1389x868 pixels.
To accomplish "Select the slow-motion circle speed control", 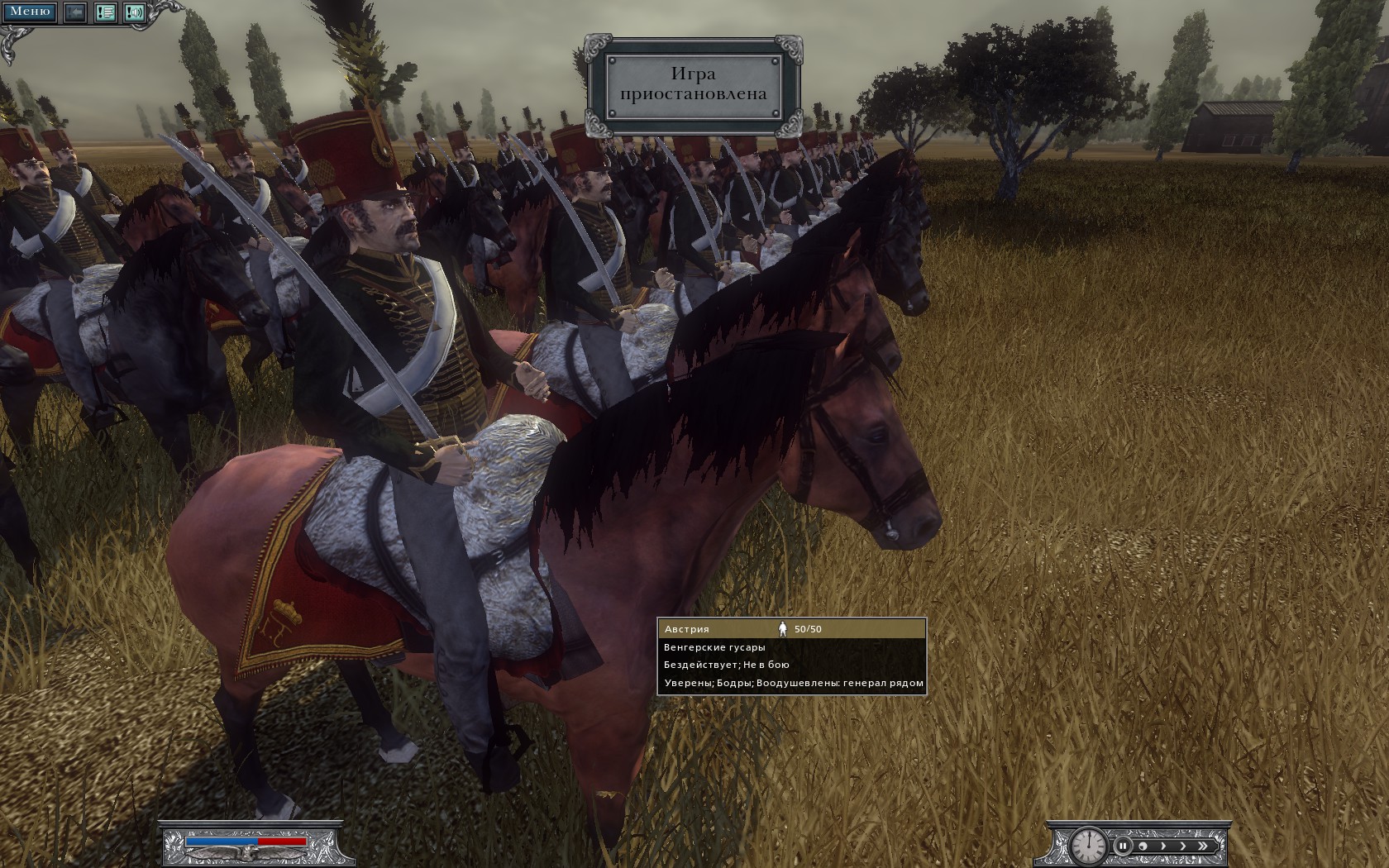I will point(1143,846).
